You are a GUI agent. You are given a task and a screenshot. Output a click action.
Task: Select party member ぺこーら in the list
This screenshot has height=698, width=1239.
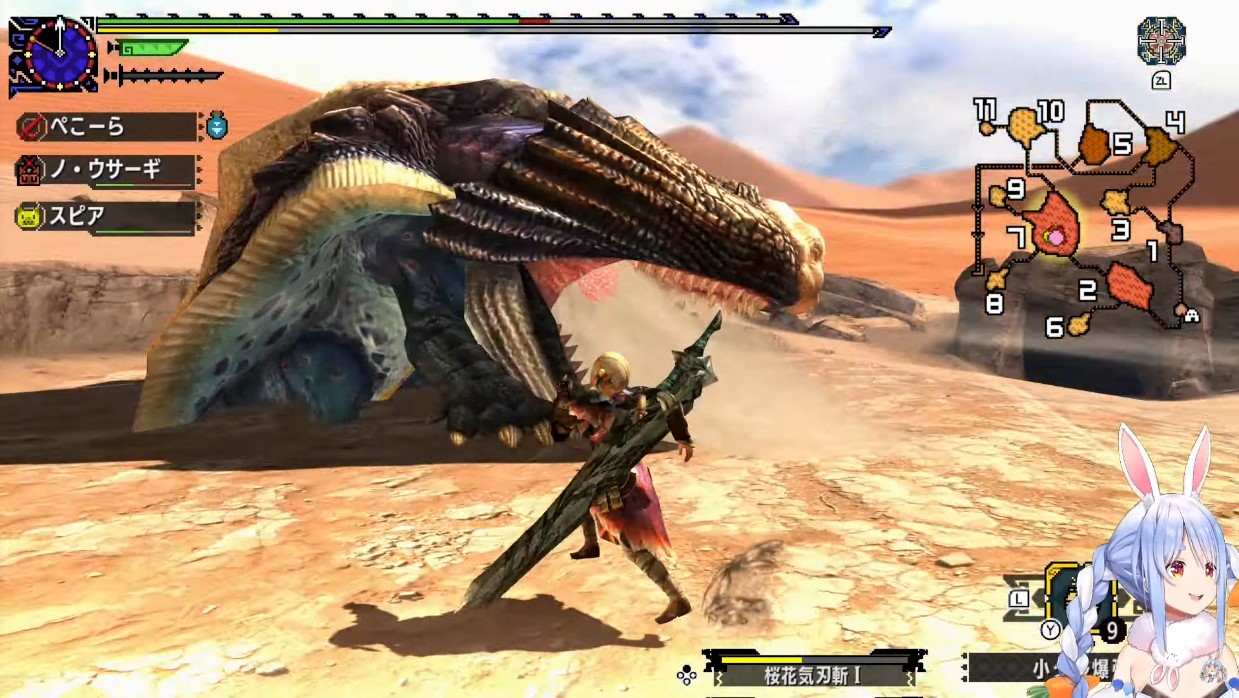tap(105, 127)
